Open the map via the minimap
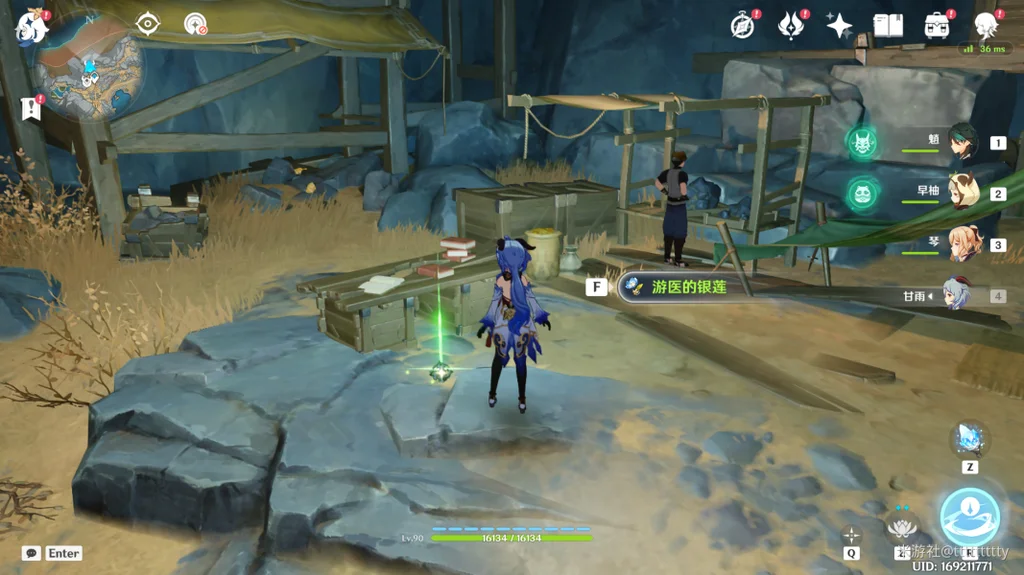 pos(88,65)
